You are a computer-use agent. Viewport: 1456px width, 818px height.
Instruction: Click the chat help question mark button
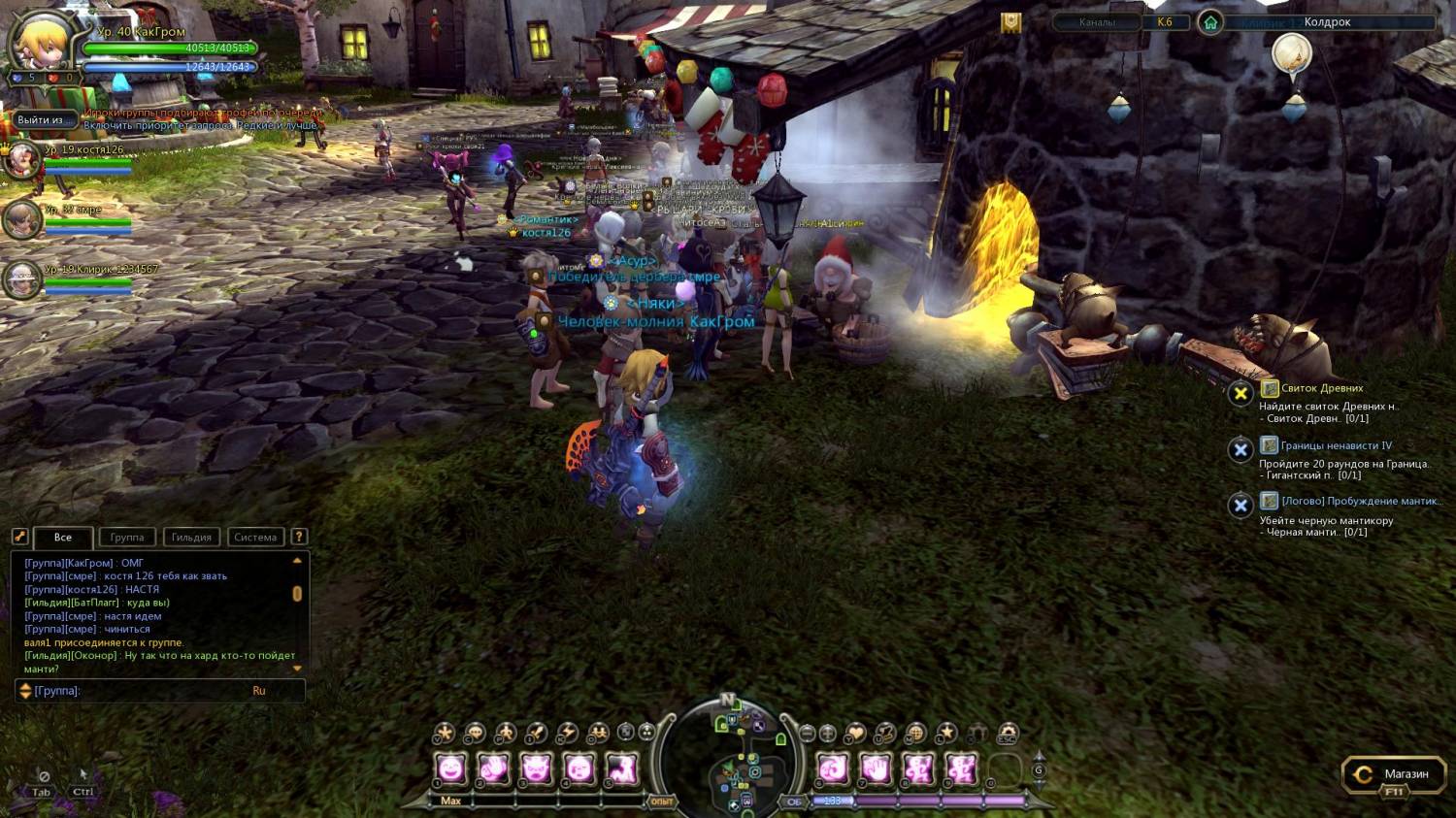[299, 537]
